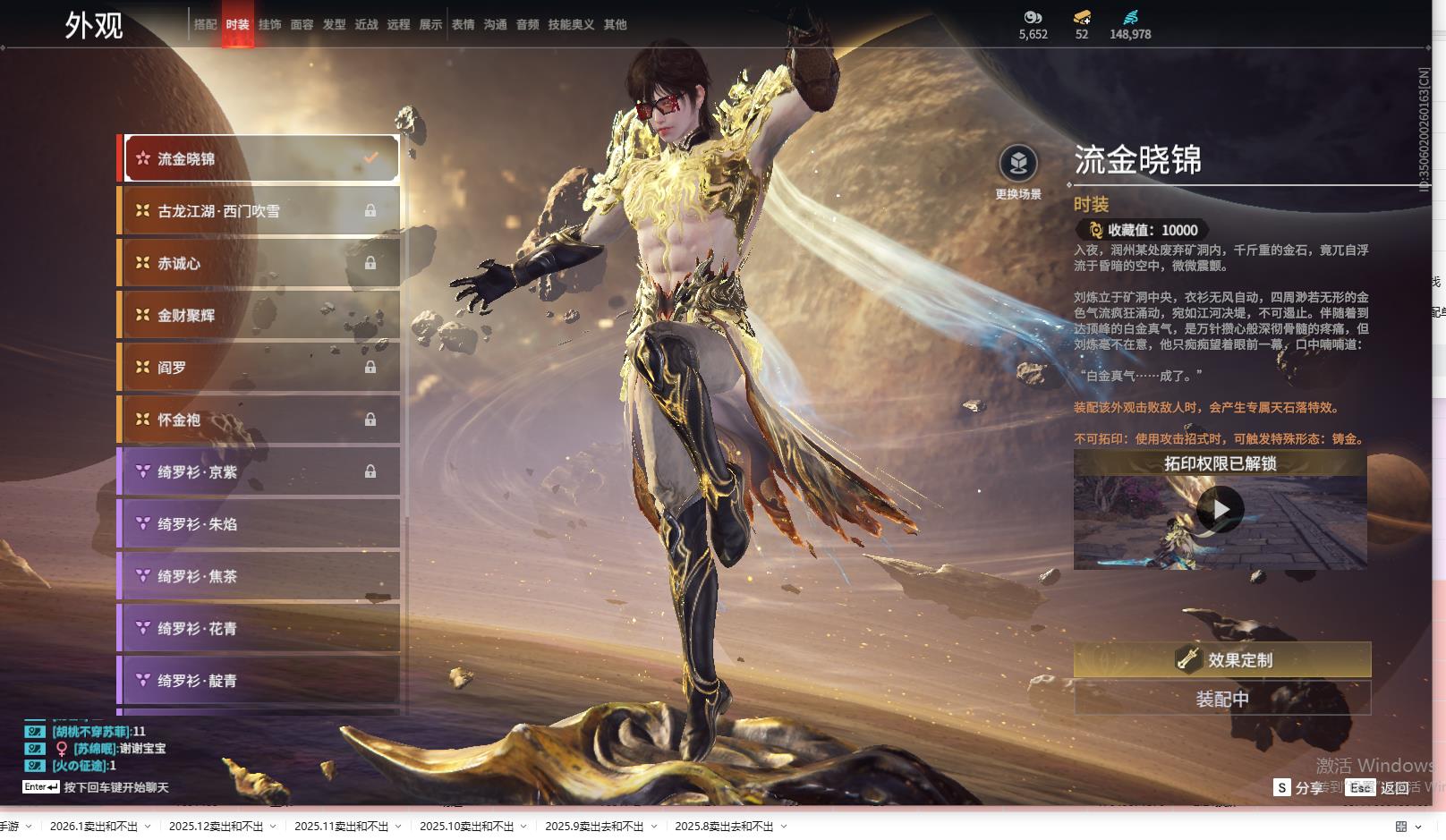Pick the 绮罗衫·京紫 outfit
Screen dimensions: 1446x840
259,471
